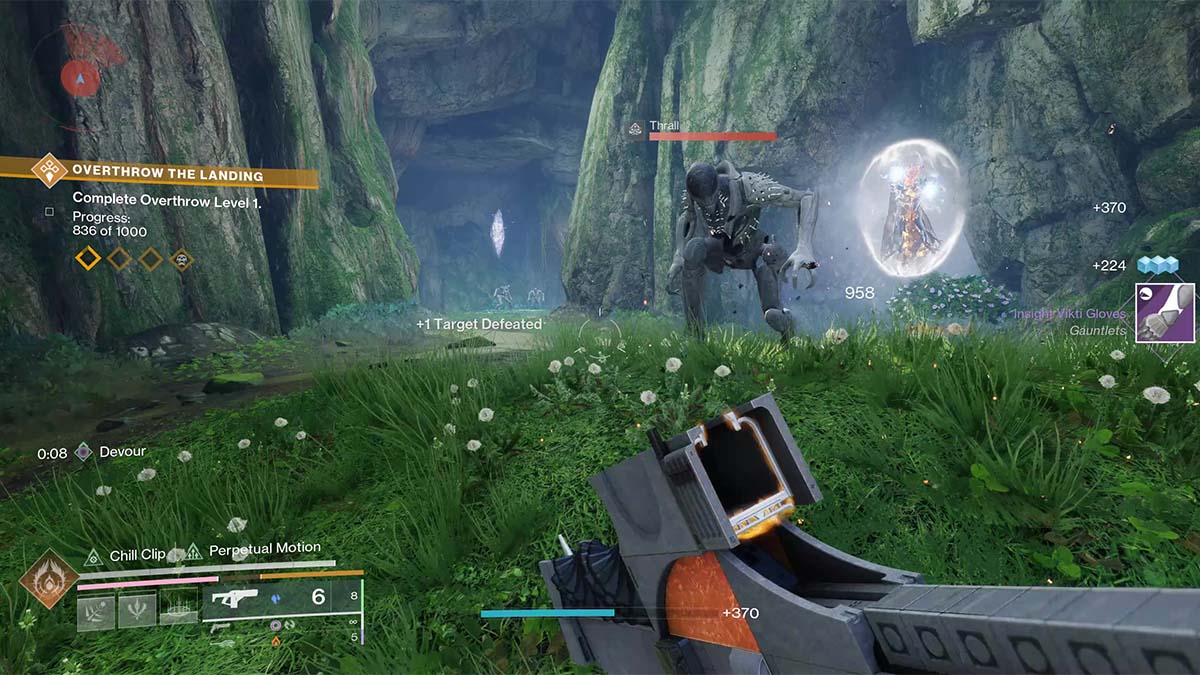
Task: Open the Insight Vikti Gloves loot notification
Action: coord(1165,313)
